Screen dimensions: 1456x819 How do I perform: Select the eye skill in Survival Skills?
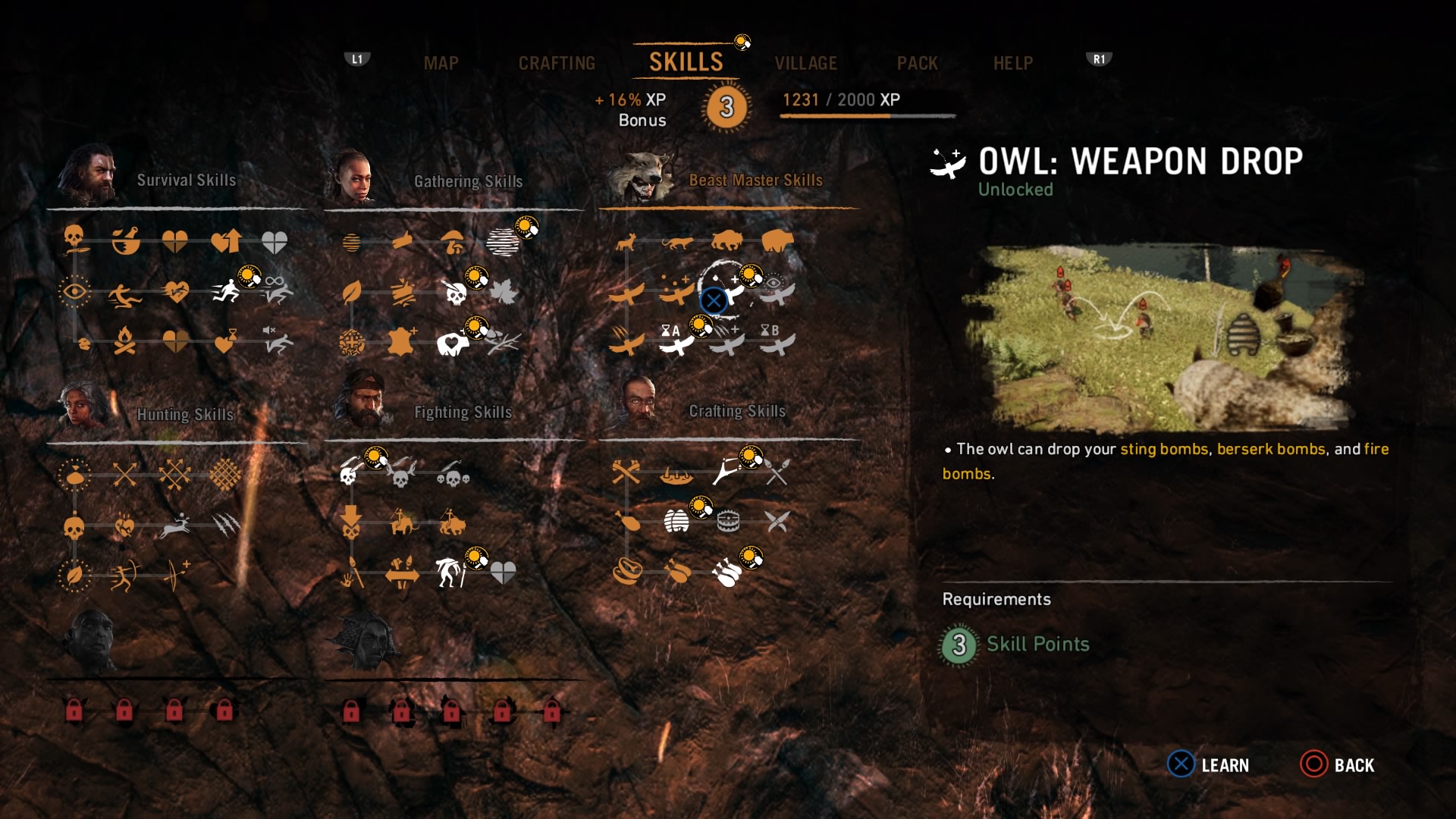click(74, 292)
